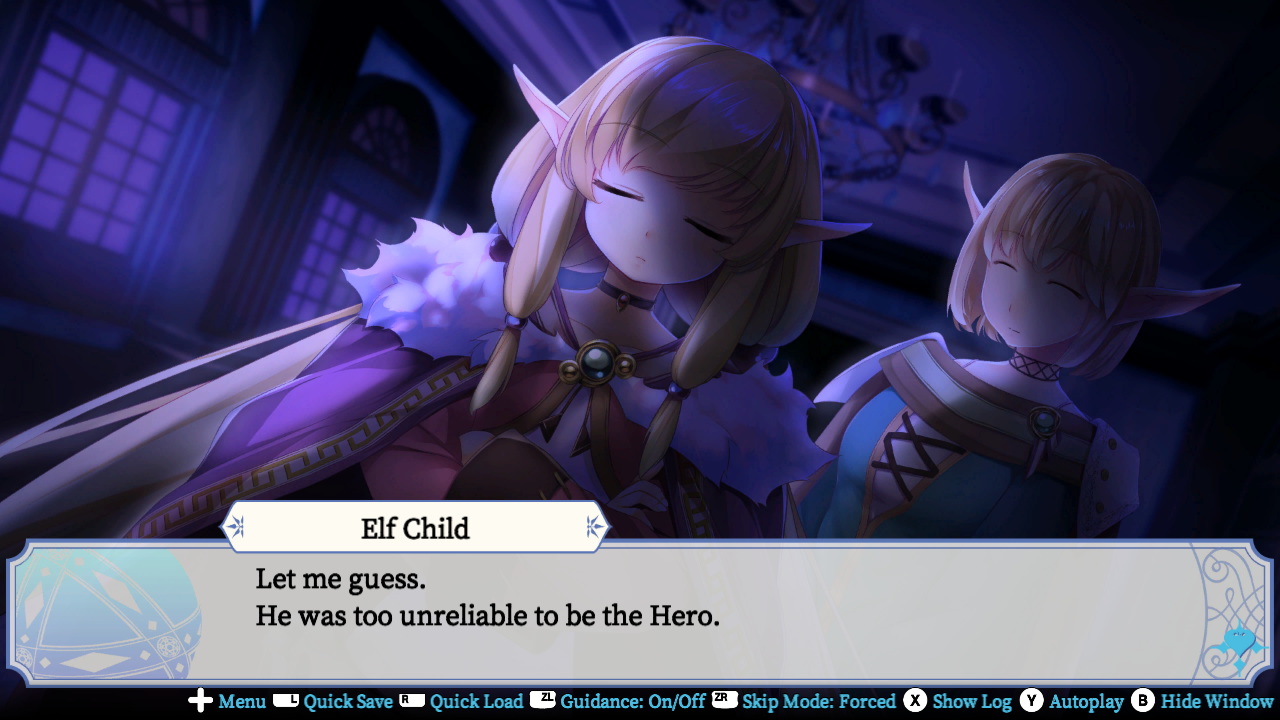The height and width of the screenshot is (720, 1280).
Task: Click the Quick Load text link
Action: [475, 702]
